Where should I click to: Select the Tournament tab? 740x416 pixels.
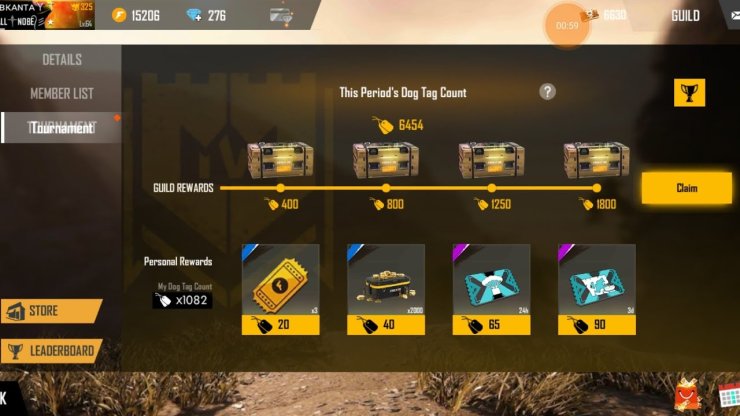click(x=61, y=128)
